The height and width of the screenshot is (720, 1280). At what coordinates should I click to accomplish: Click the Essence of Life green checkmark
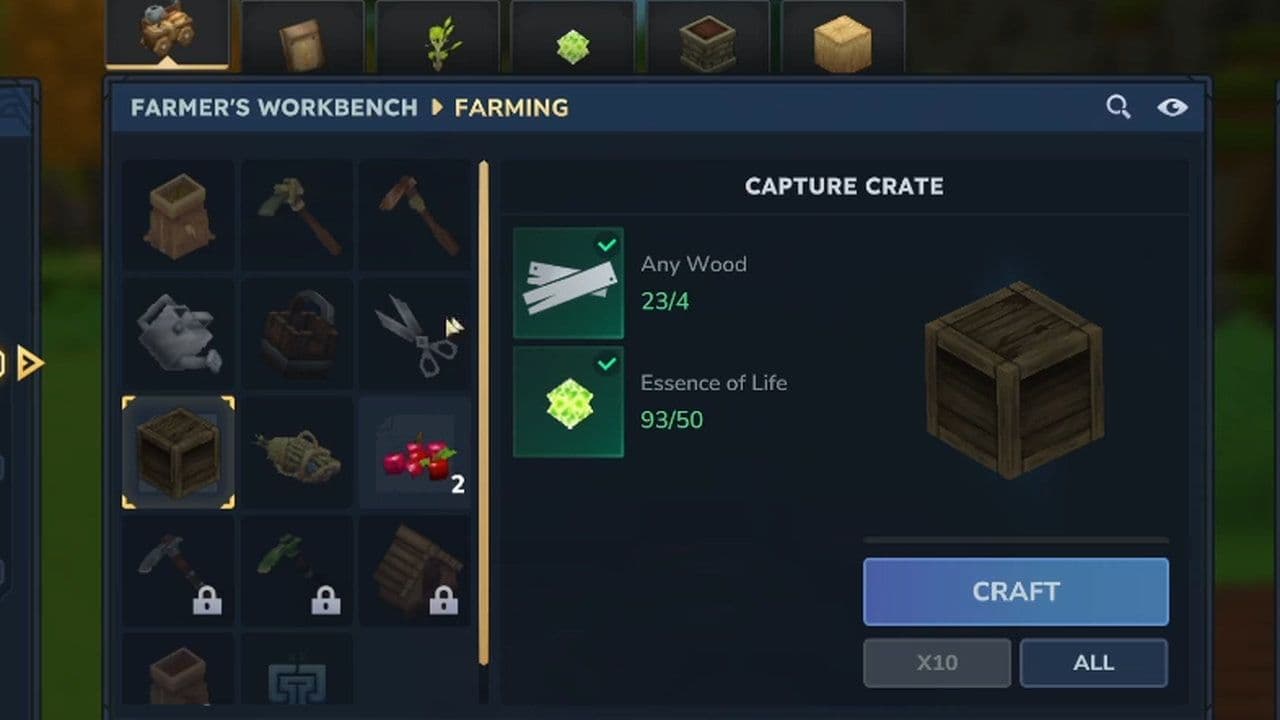pyautogui.click(x=607, y=364)
